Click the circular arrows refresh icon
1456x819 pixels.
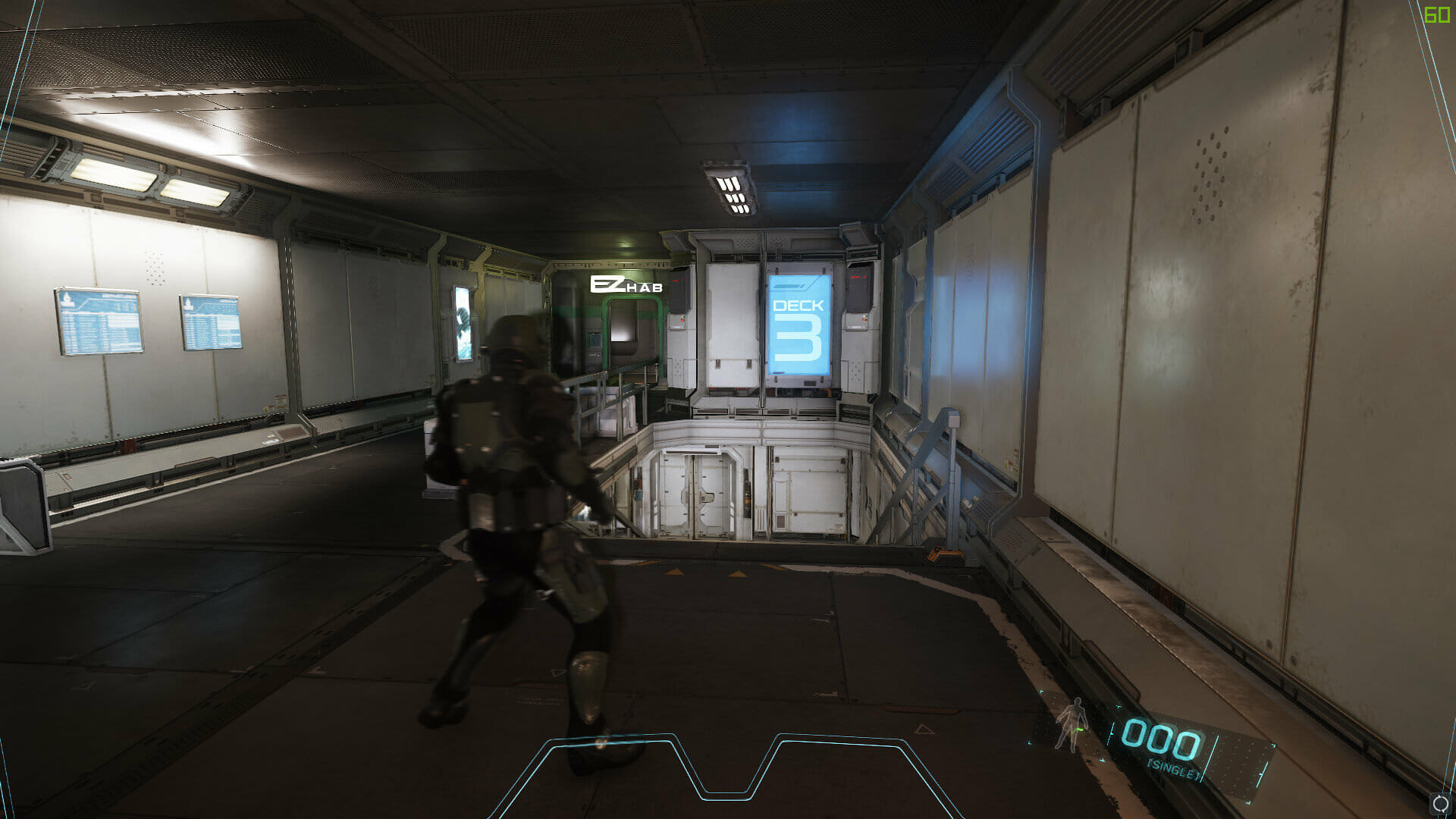(1439, 804)
